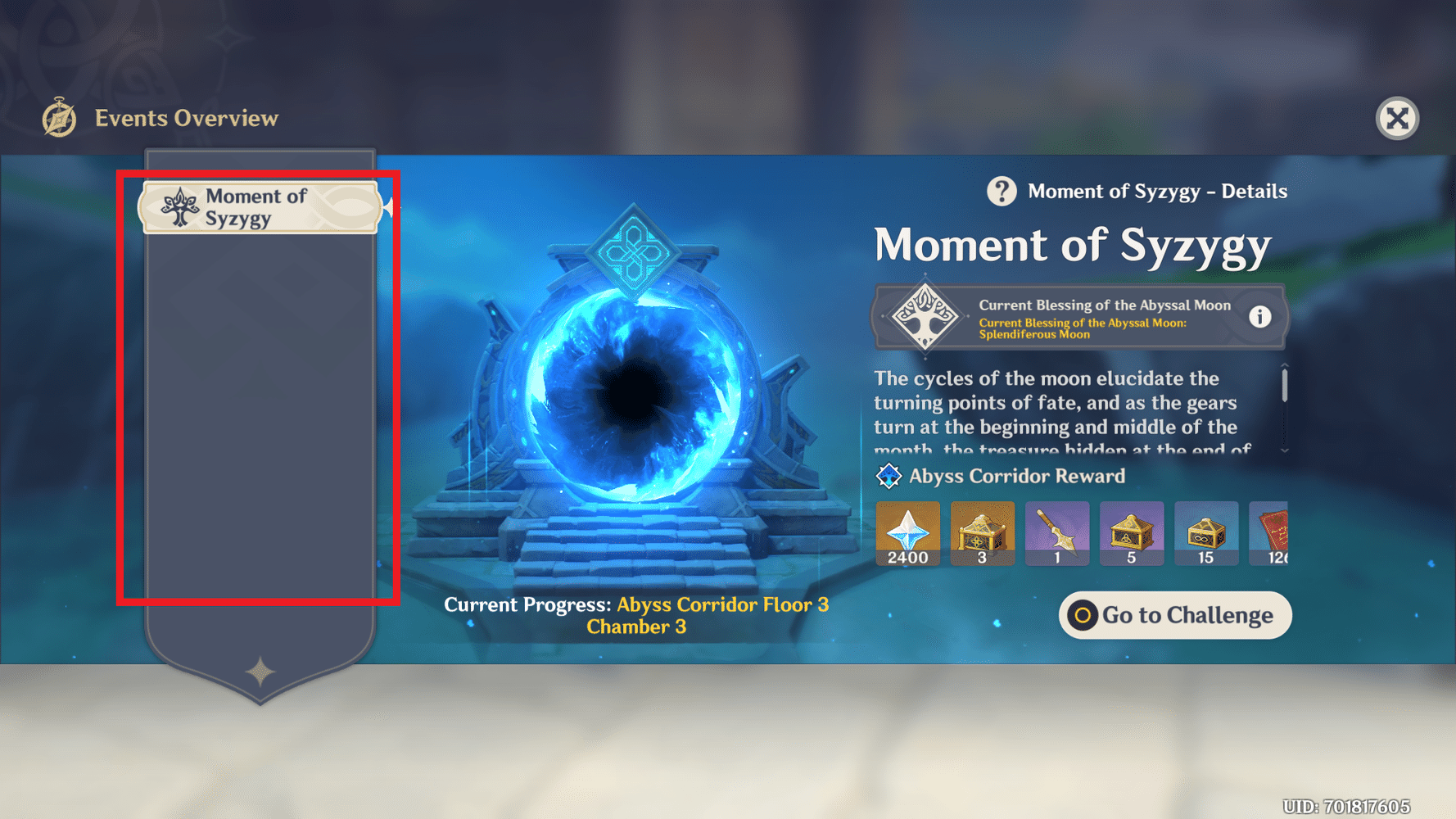Image resolution: width=1456 pixels, height=819 pixels.
Task: Select the Primogem reward icon showing 2400
Action: (907, 532)
